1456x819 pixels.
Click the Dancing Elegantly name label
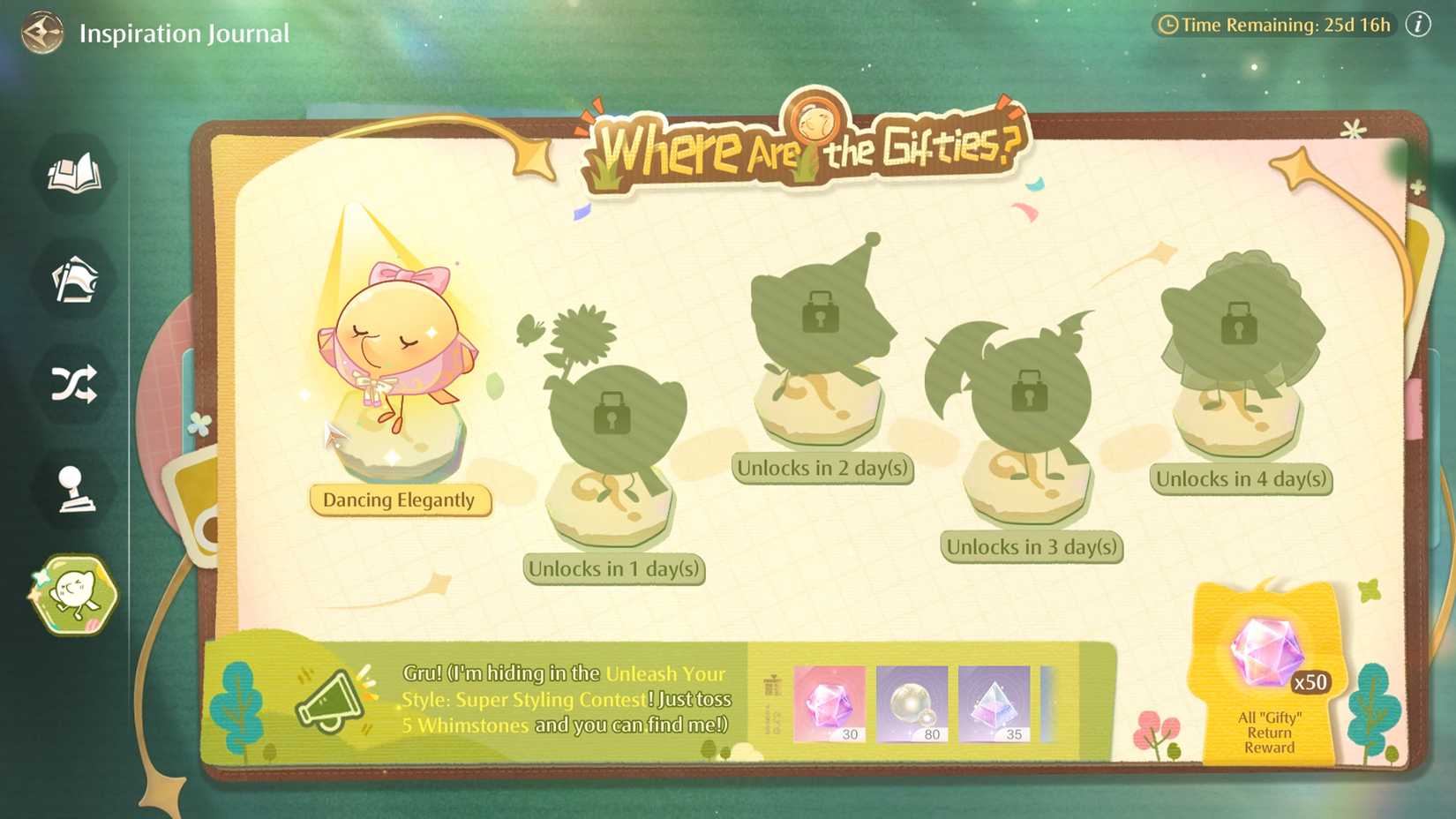402,500
